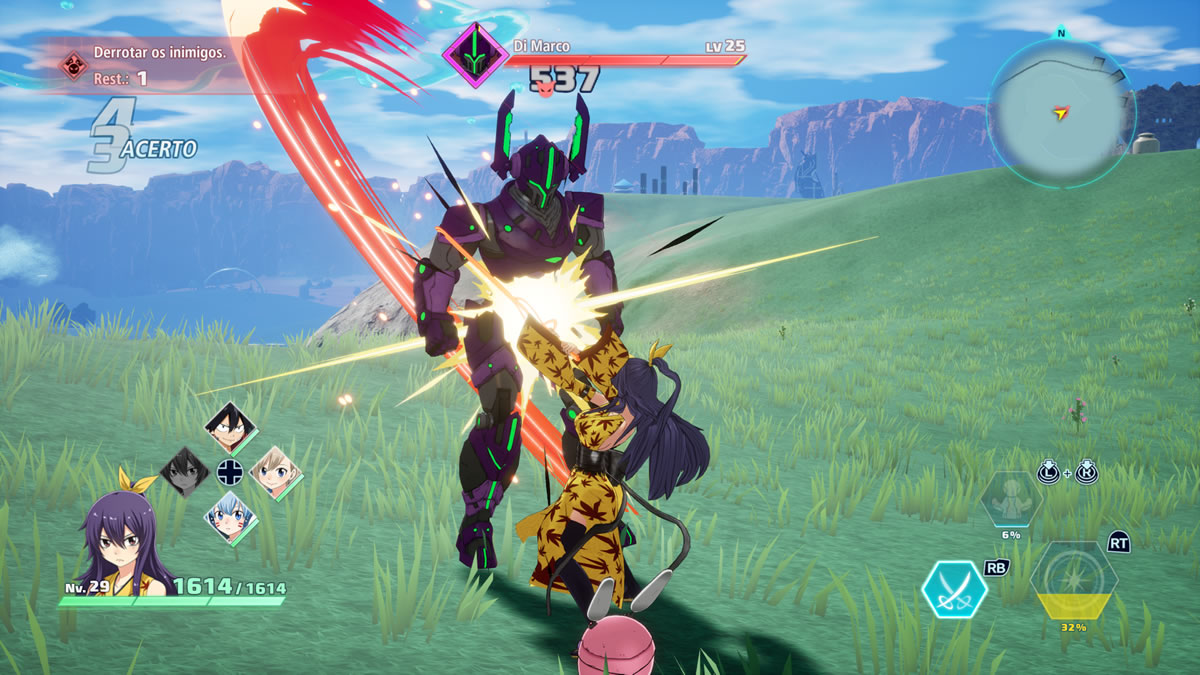Select the greyed-out dark-haired party portrait
This screenshot has height=675, width=1200.
(x=186, y=472)
